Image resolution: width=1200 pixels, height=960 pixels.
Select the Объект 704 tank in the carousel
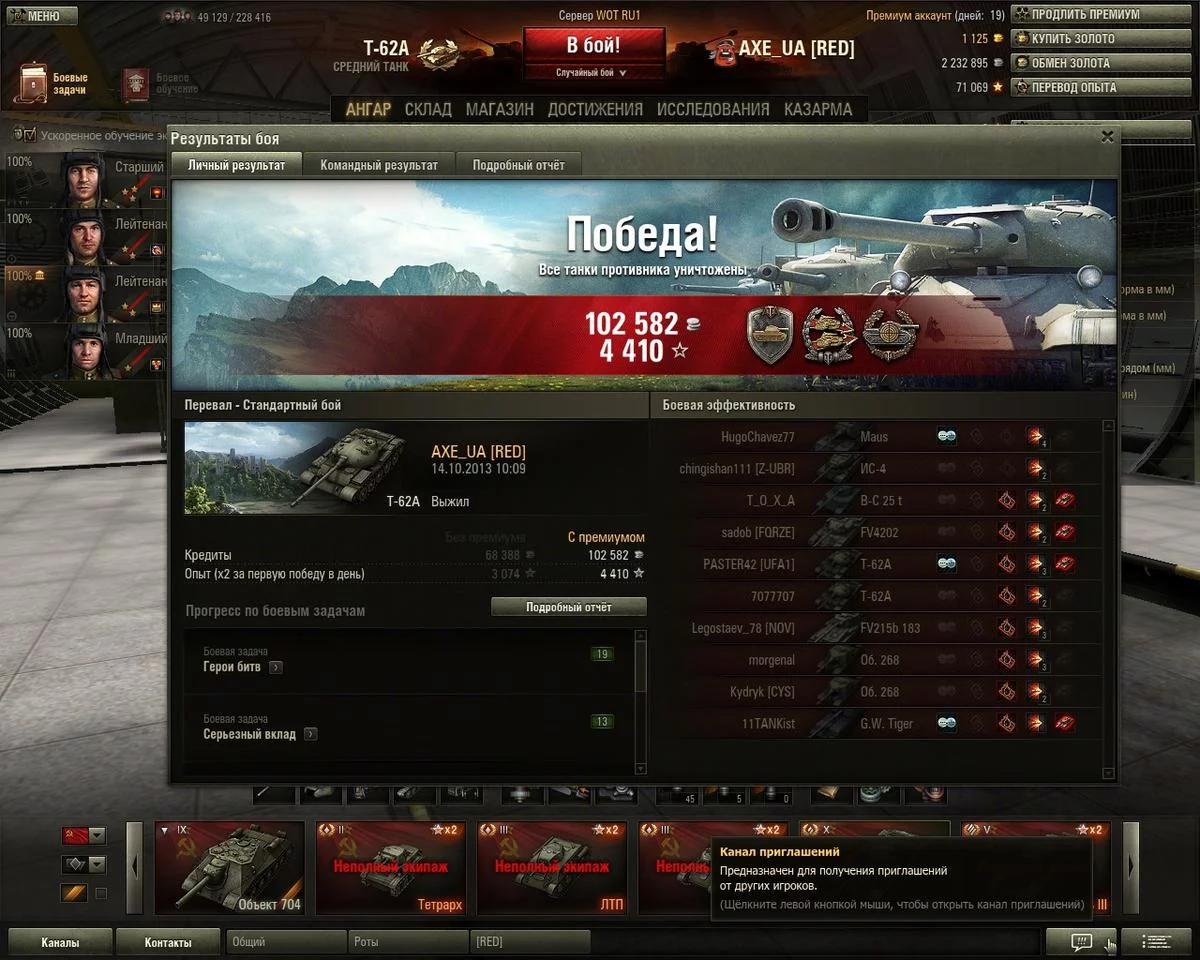pyautogui.click(x=229, y=868)
